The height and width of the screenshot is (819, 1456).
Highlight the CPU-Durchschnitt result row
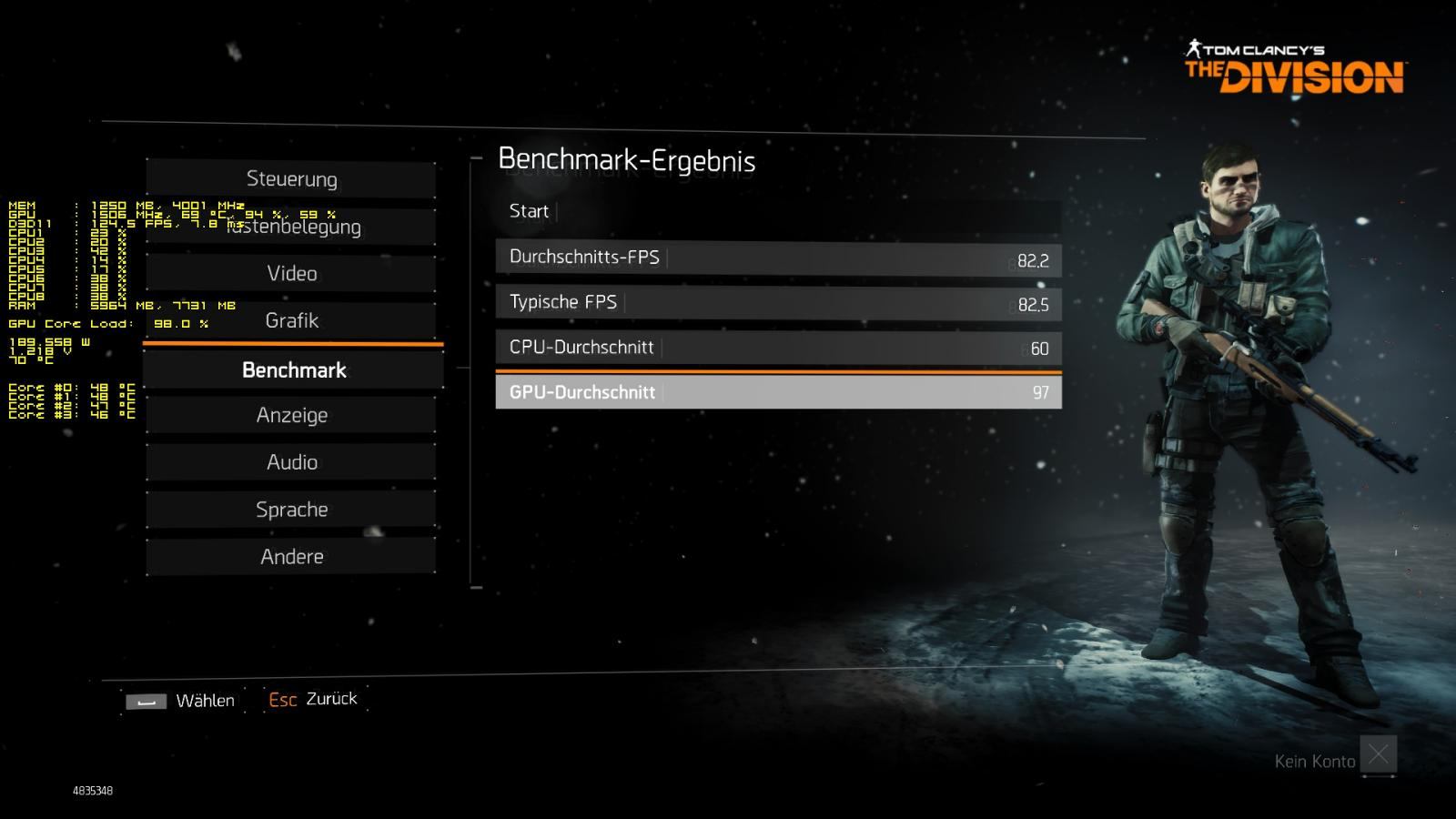(x=778, y=348)
